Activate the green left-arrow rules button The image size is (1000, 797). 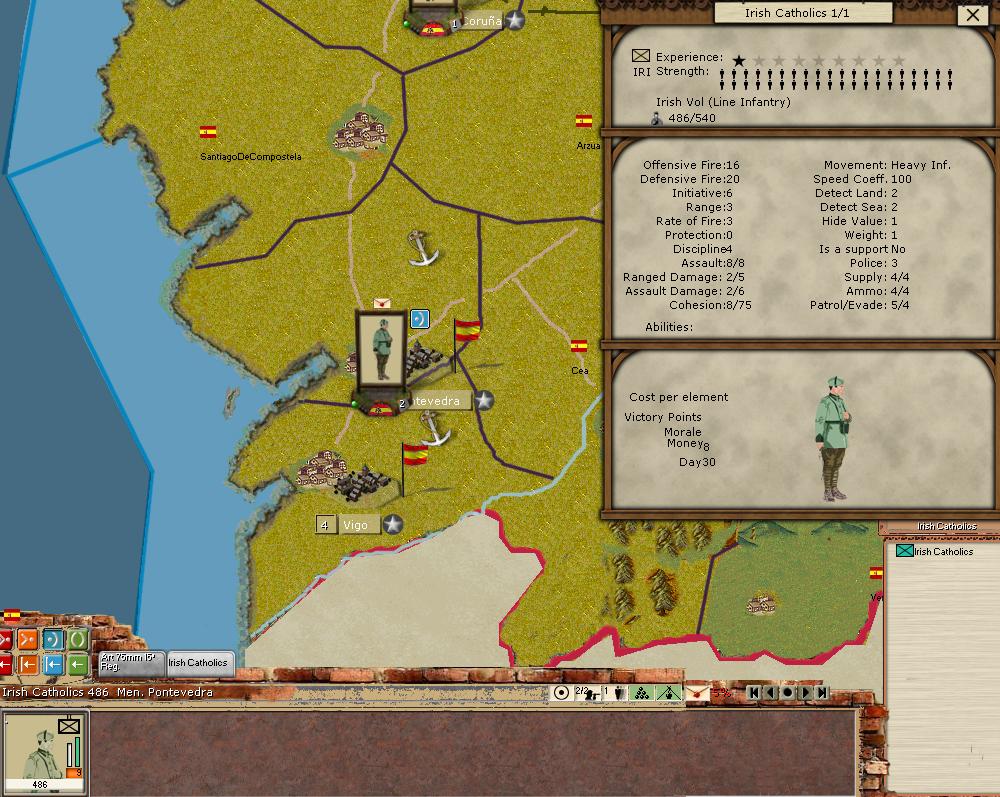point(77,663)
